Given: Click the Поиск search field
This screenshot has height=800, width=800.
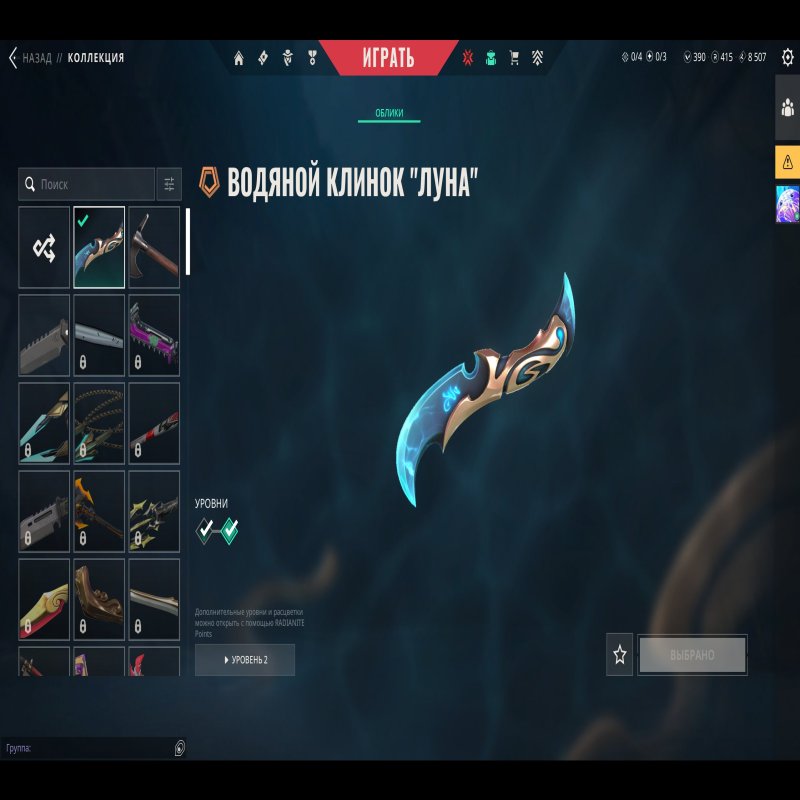Looking at the screenshot, I should coord(87,184).
